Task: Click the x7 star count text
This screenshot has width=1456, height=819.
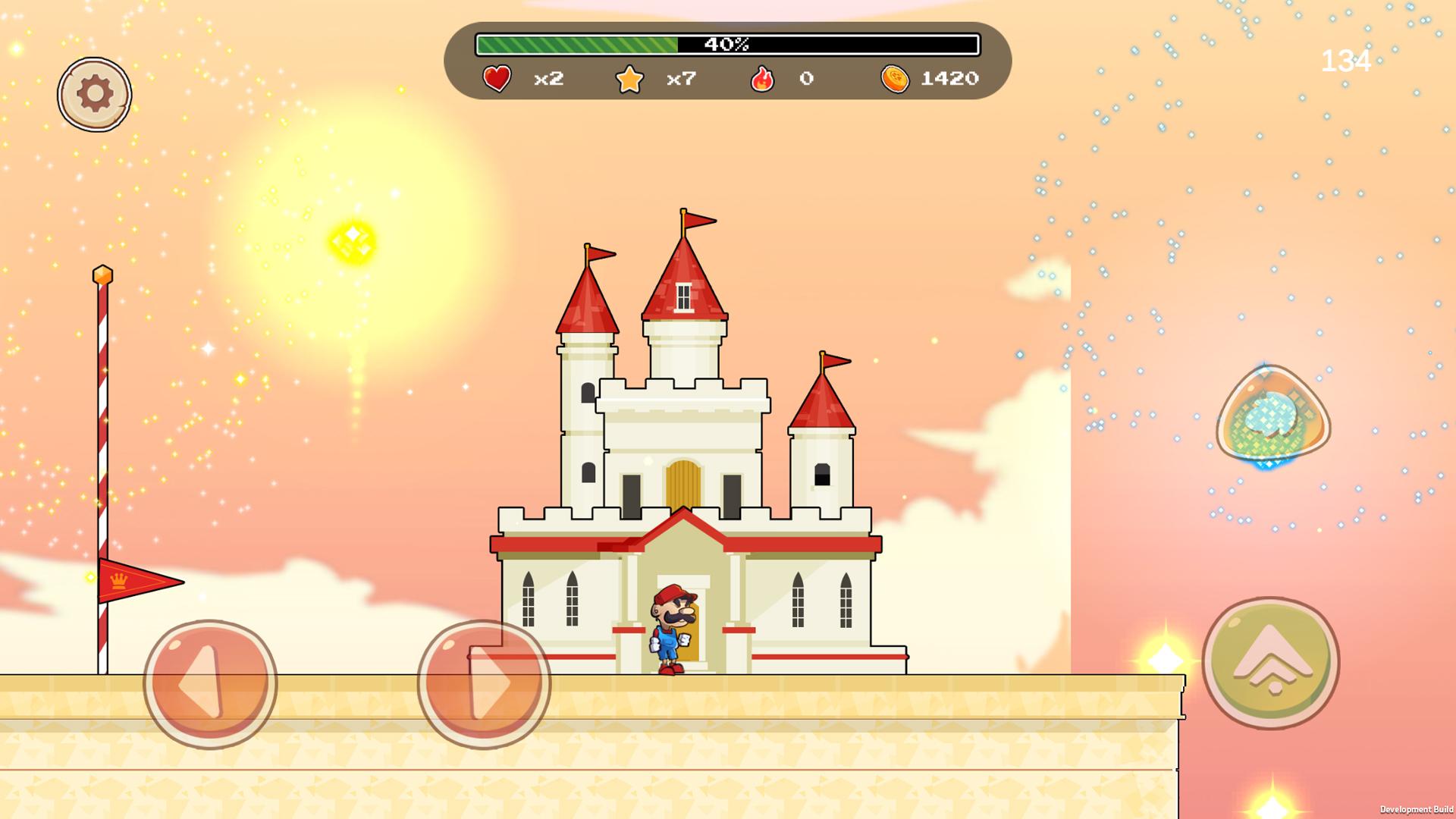Action: point(679,79)
